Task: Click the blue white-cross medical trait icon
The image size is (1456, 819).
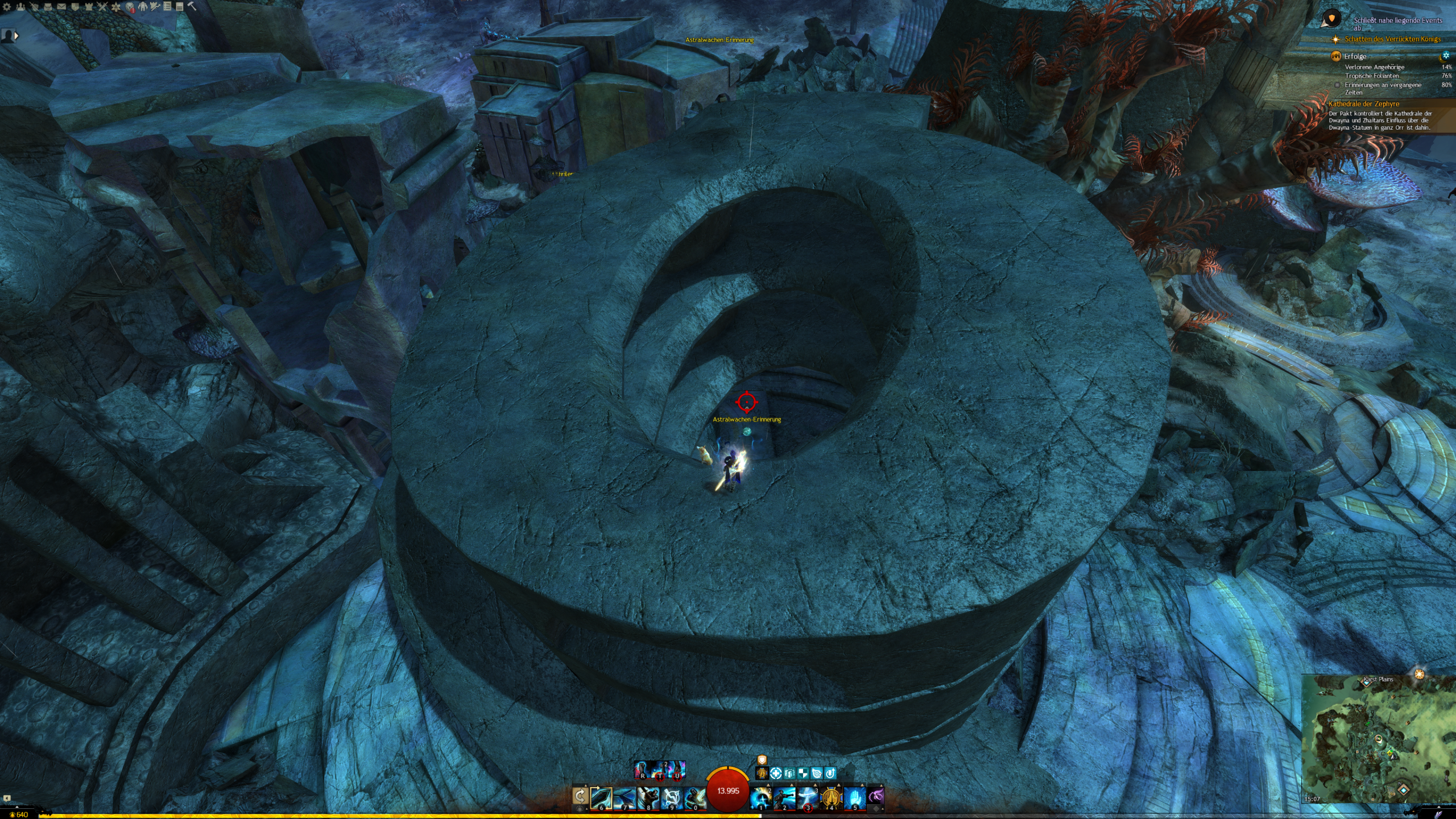Action: click(x=776, y=773)
